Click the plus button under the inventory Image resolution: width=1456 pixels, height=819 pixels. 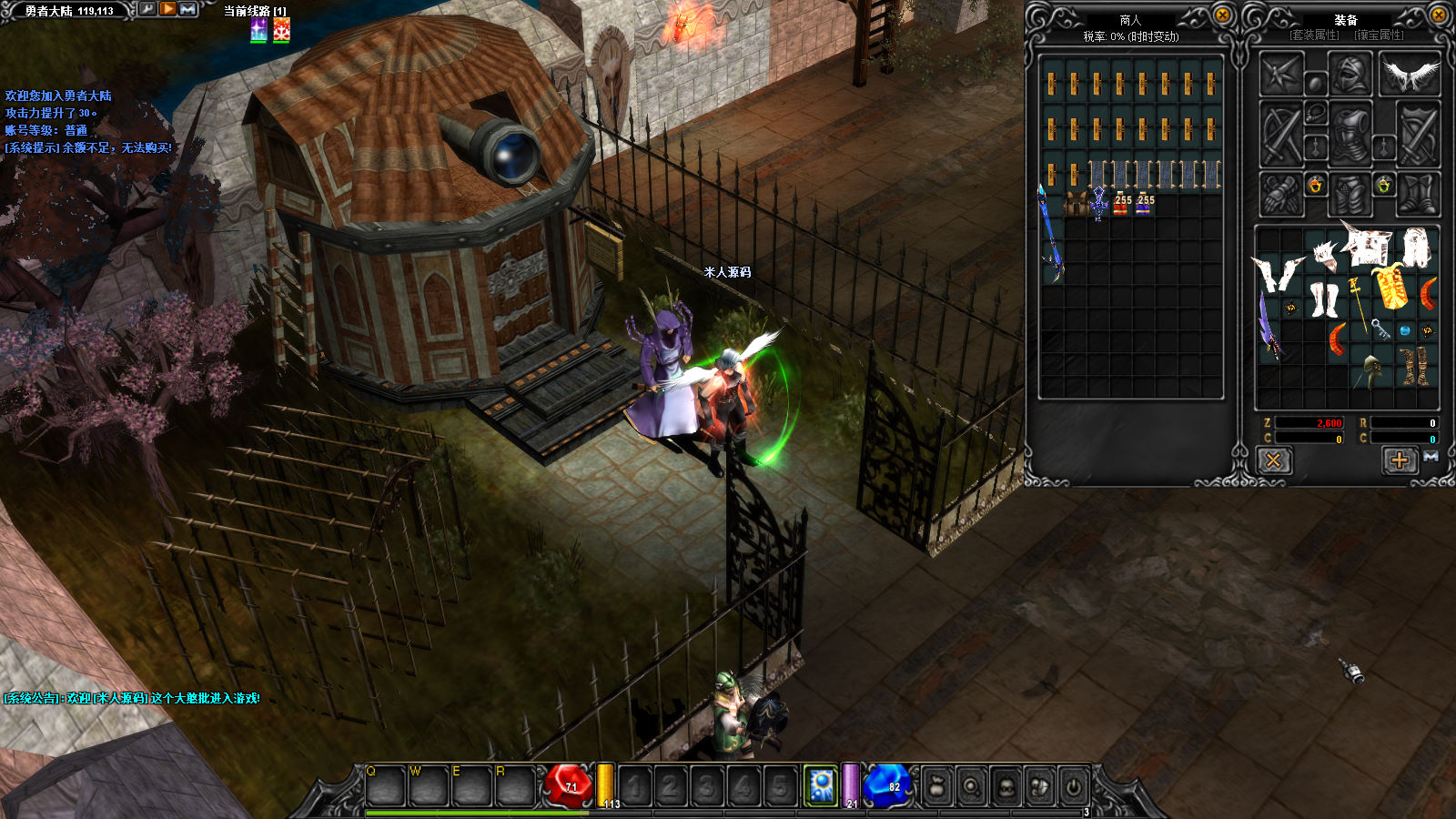(1400, 460)
